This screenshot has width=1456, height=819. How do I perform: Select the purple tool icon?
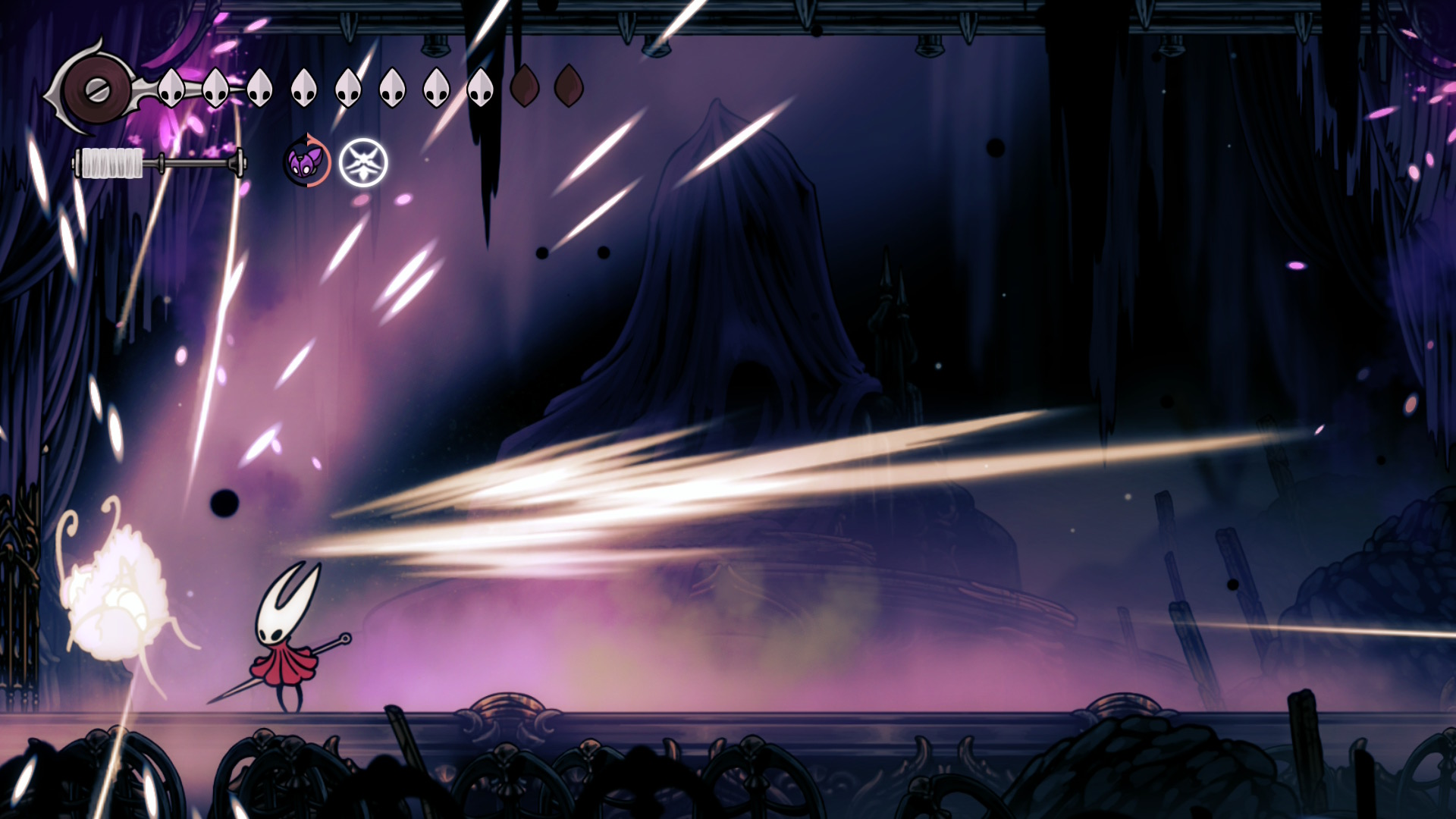(x=306, y=162)
